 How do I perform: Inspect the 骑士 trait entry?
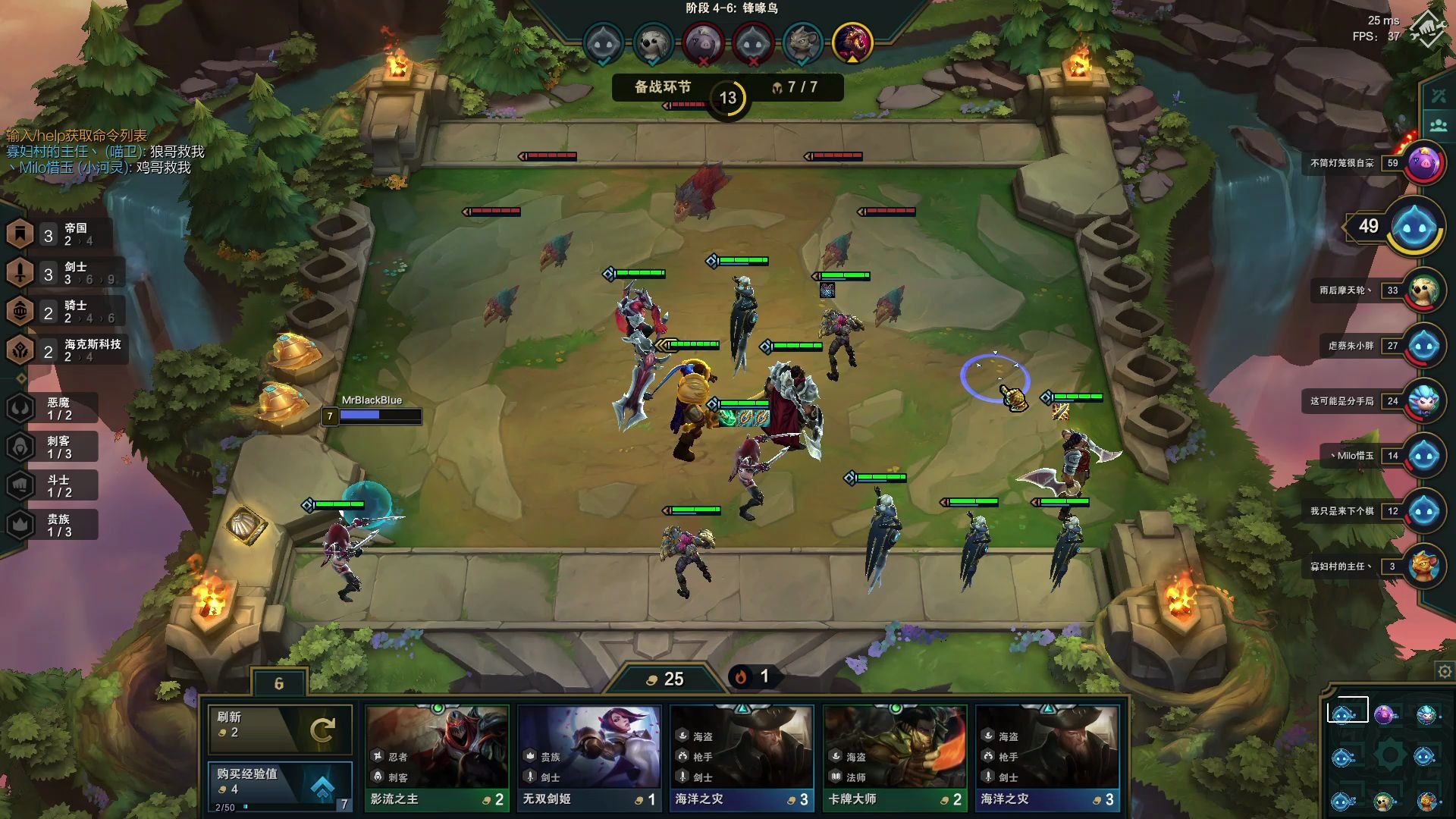pyautogui.click(x=59, y=312)
